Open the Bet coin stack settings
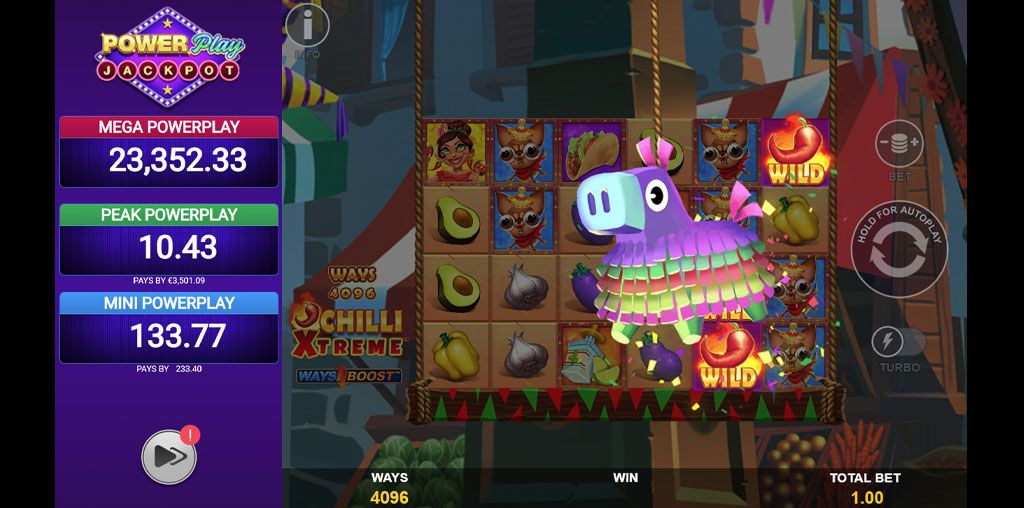This screenshot has height=508, width=1024. click(x=899, y=143)
